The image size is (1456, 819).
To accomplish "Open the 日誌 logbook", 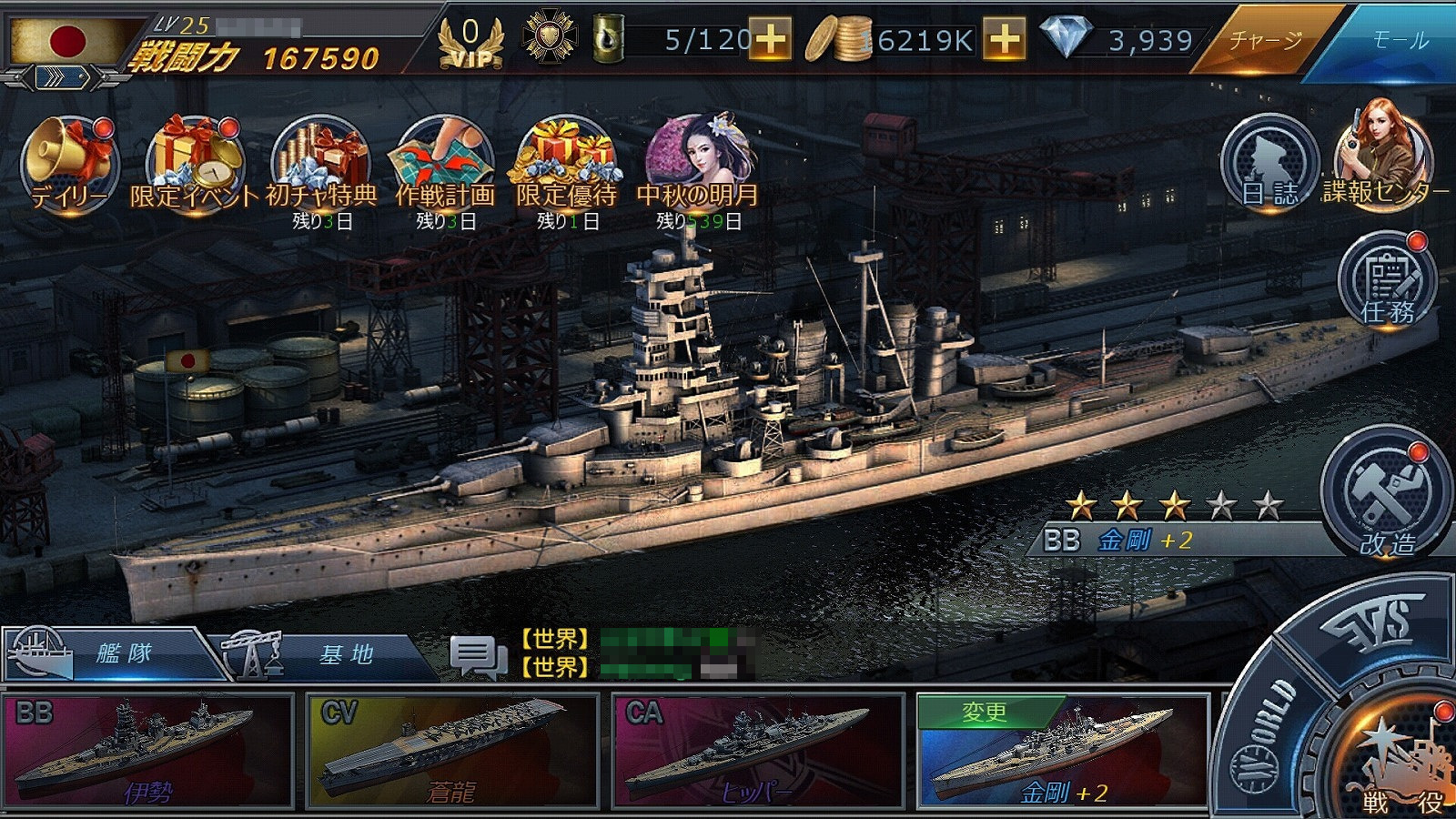I will [x=1269, y=164].
